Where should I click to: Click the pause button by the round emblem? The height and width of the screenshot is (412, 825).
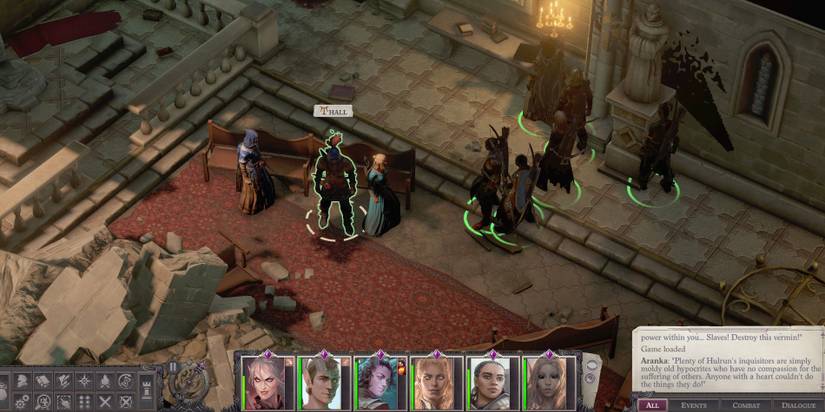(172, 367)
